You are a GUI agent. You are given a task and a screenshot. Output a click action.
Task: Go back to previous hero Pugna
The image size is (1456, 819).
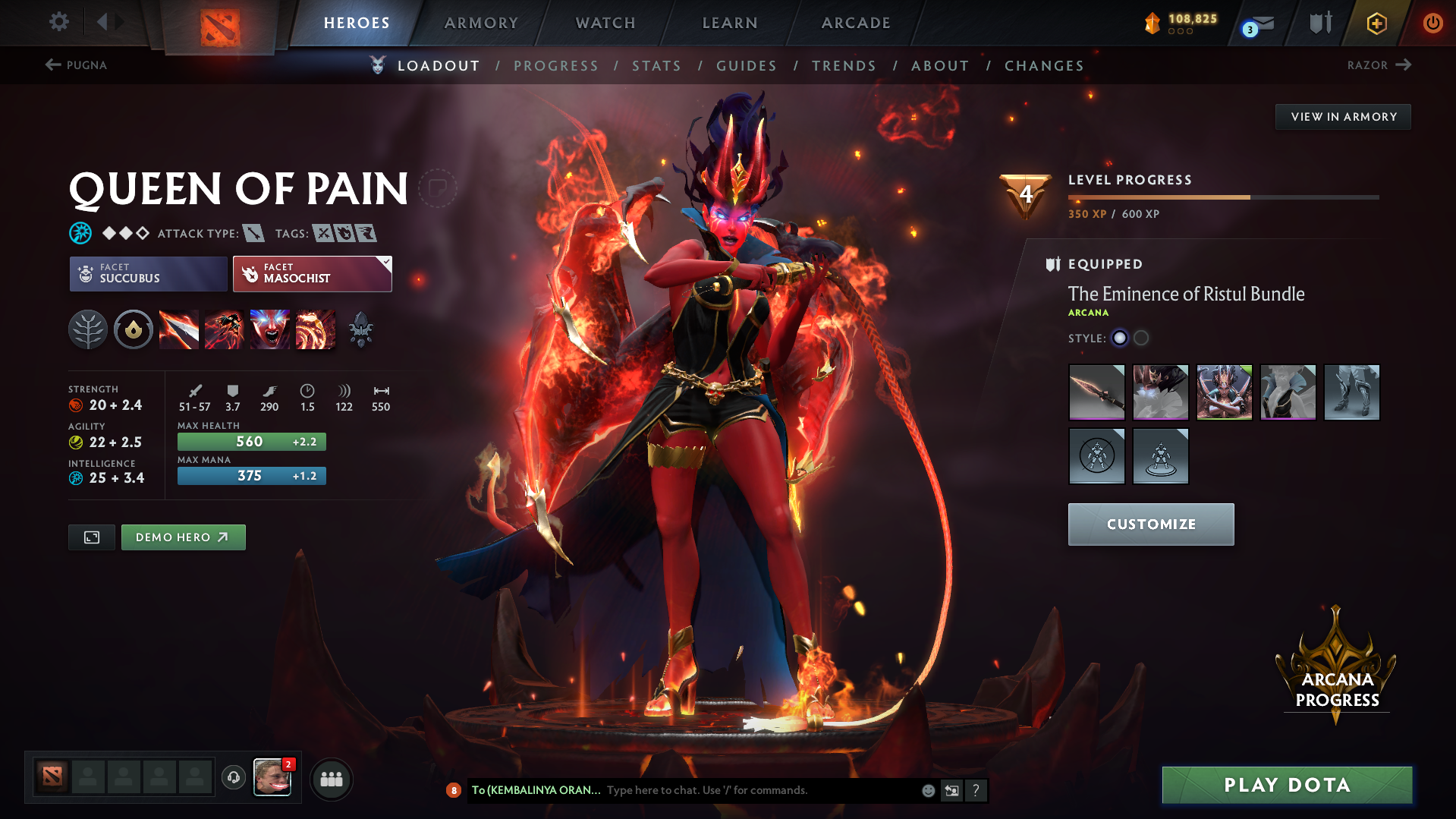coord(77,65)
